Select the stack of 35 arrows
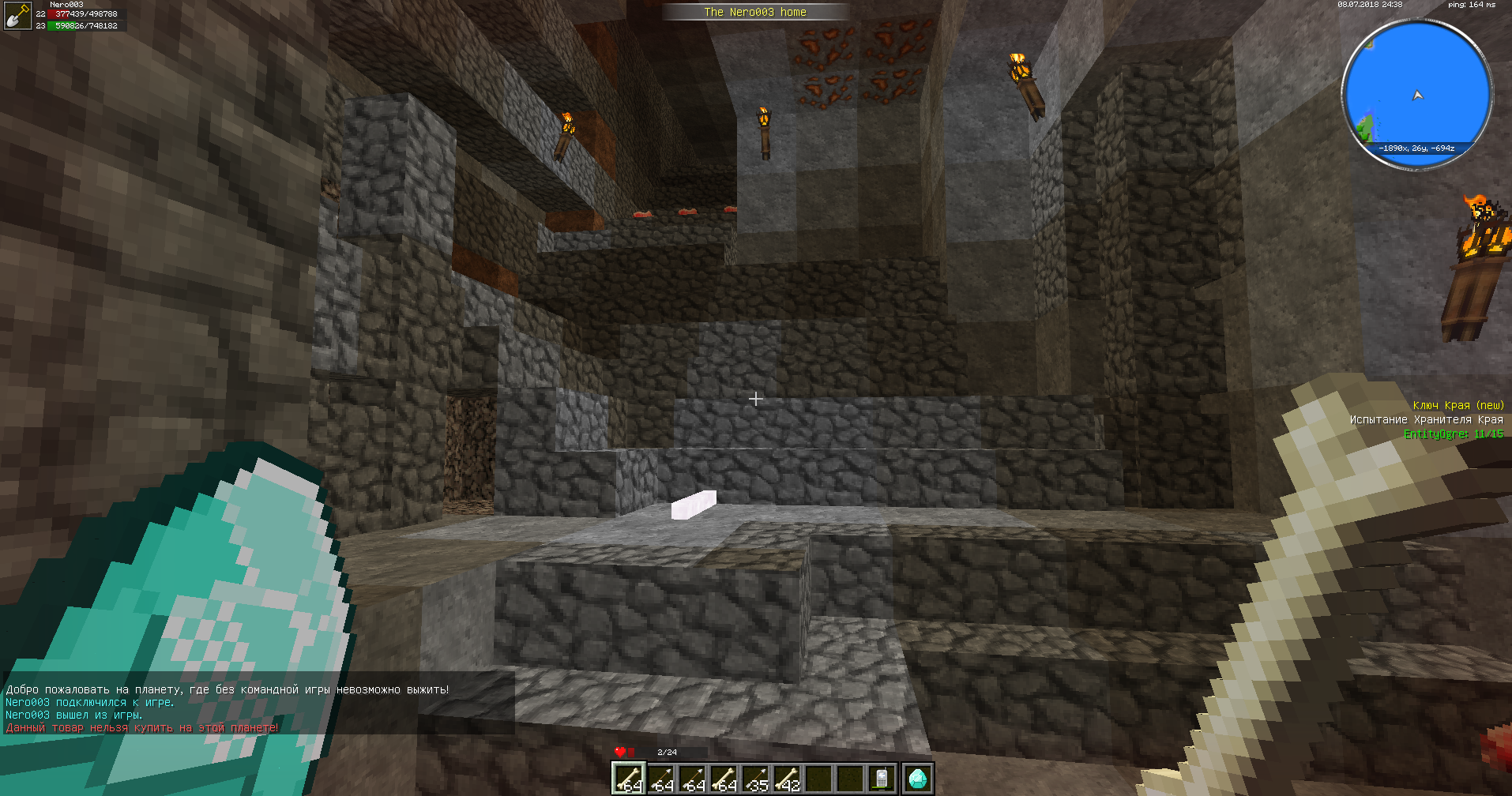The height and width of the screenshot is (796, 1512). tap(755, 779)
